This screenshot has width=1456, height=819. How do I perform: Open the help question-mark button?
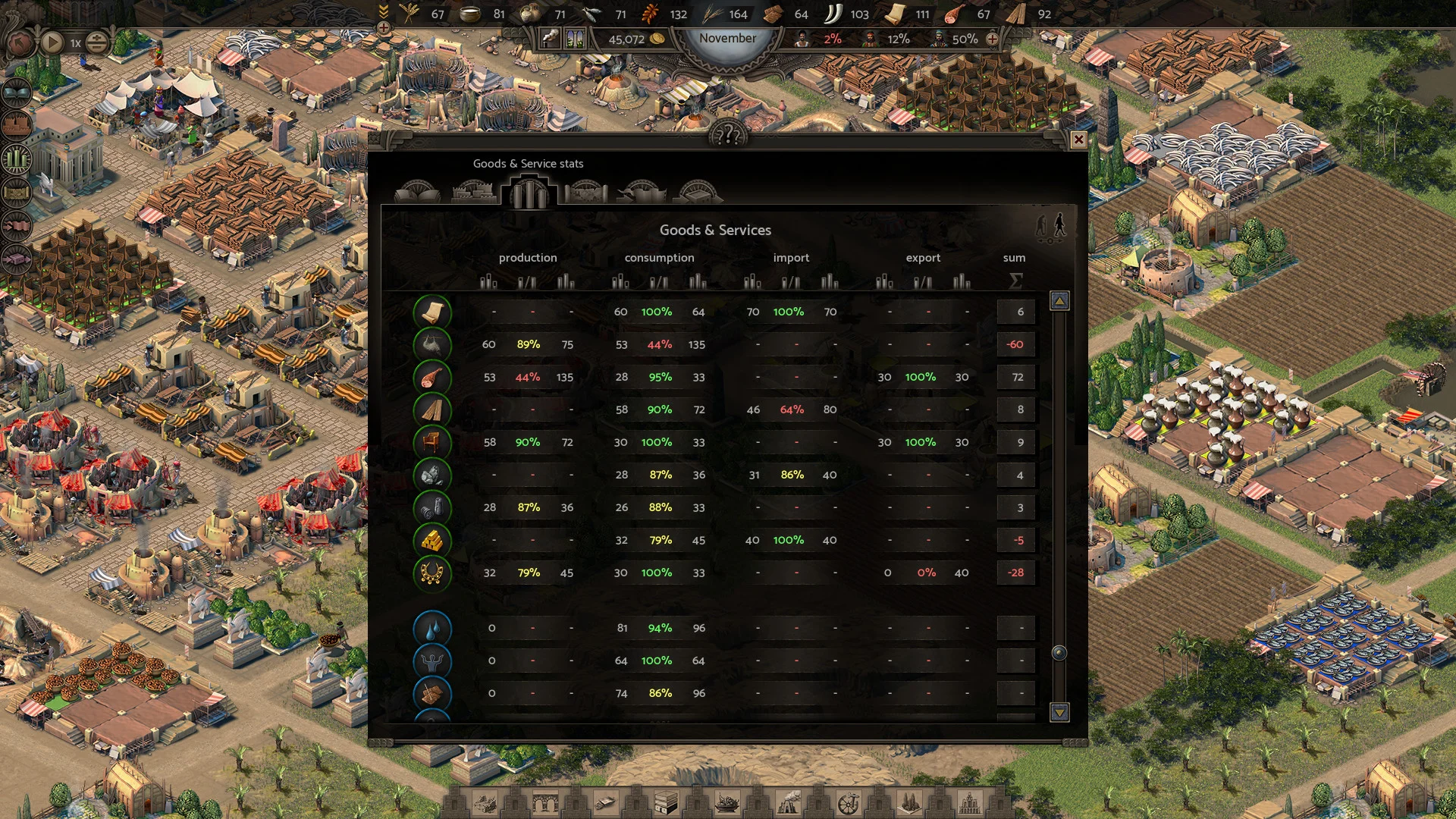click(x=728, y=136)
